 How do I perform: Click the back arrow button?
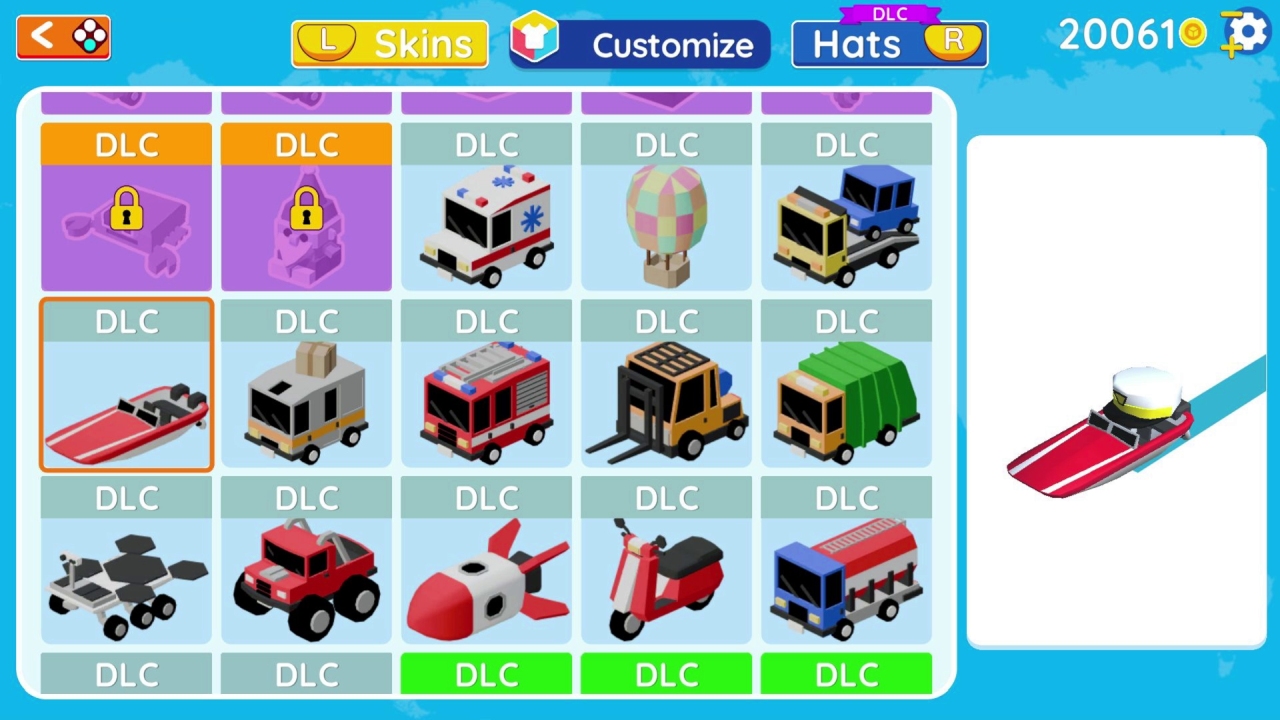pos(62,36)
